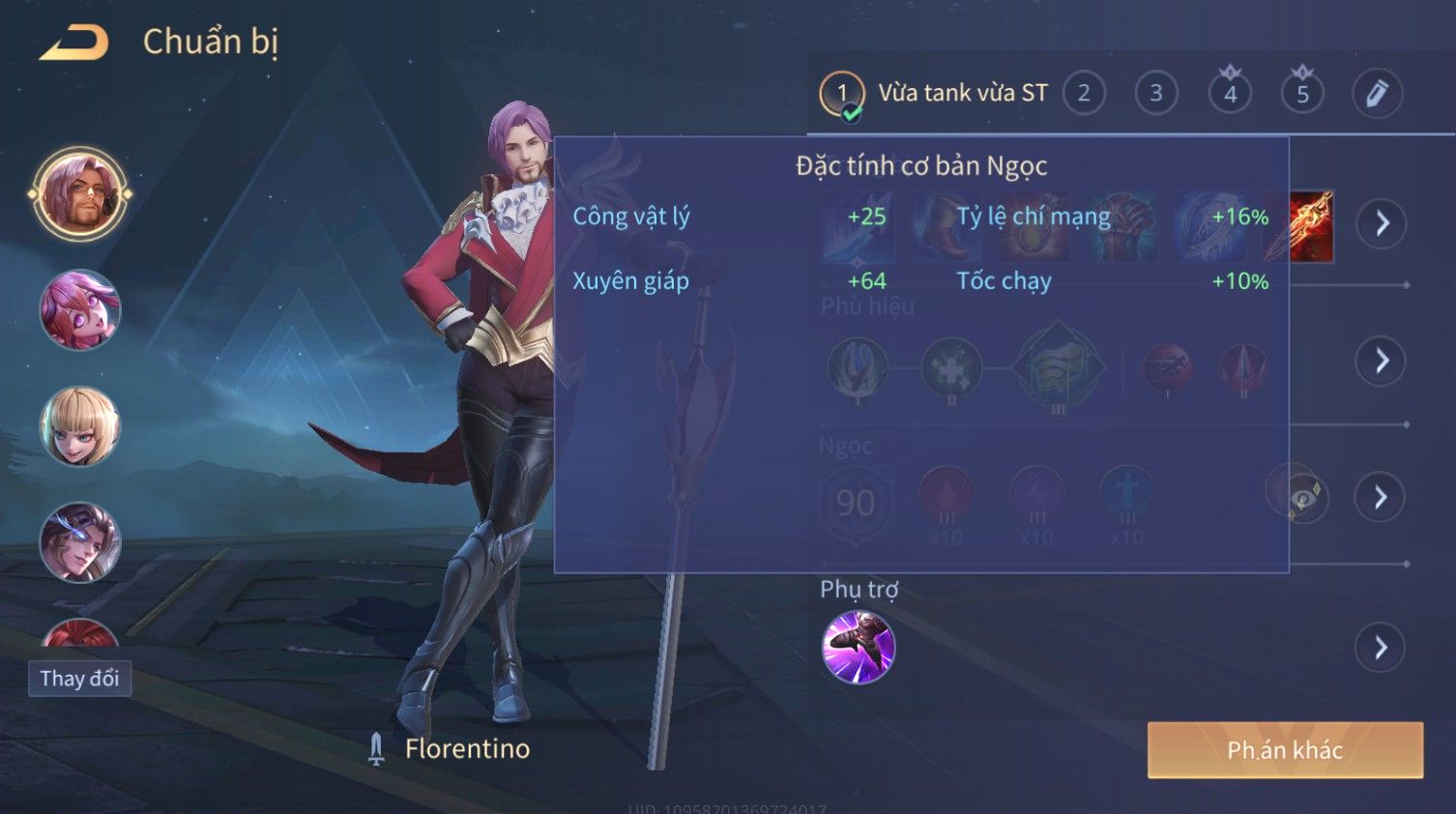The image size is (1456, 814).
Task: Select the Florentino hero portrait
Action: [x=80, y=194]
